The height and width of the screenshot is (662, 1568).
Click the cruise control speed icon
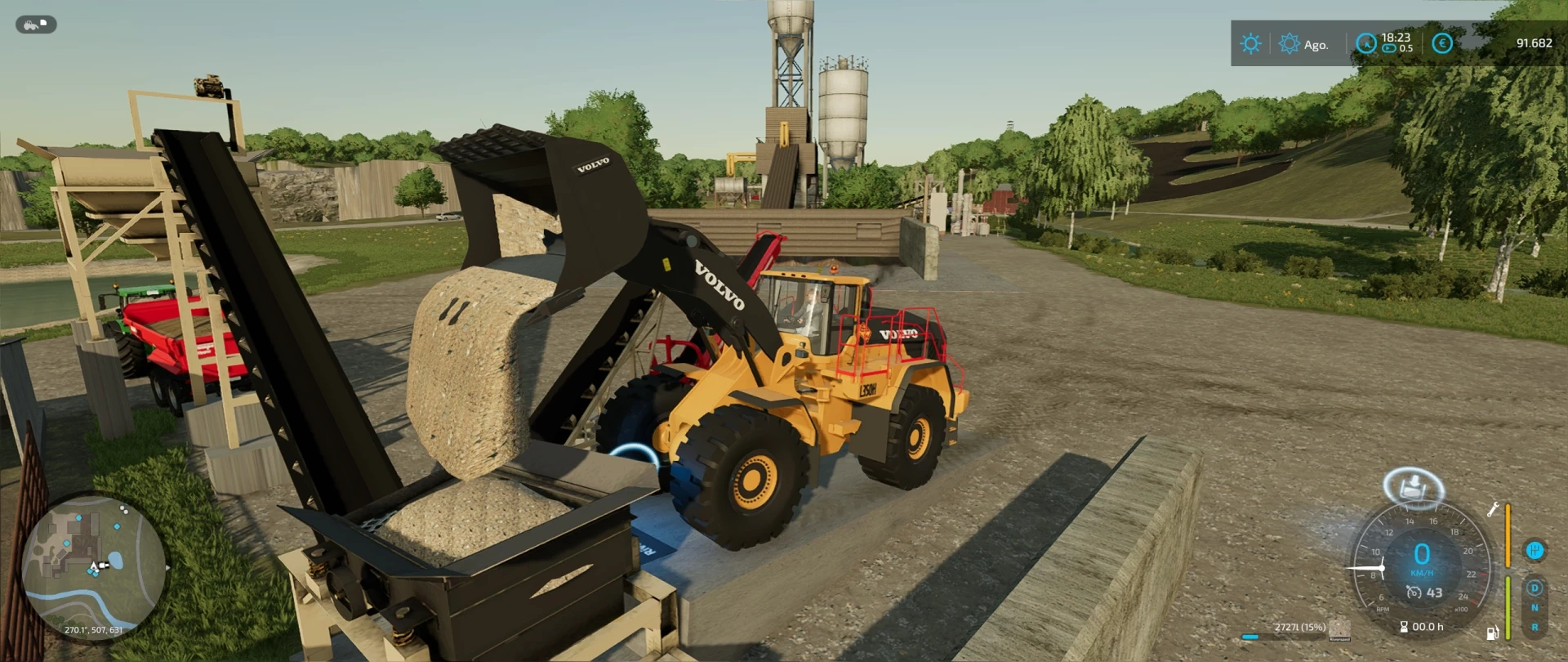[x=1414, y=593]
